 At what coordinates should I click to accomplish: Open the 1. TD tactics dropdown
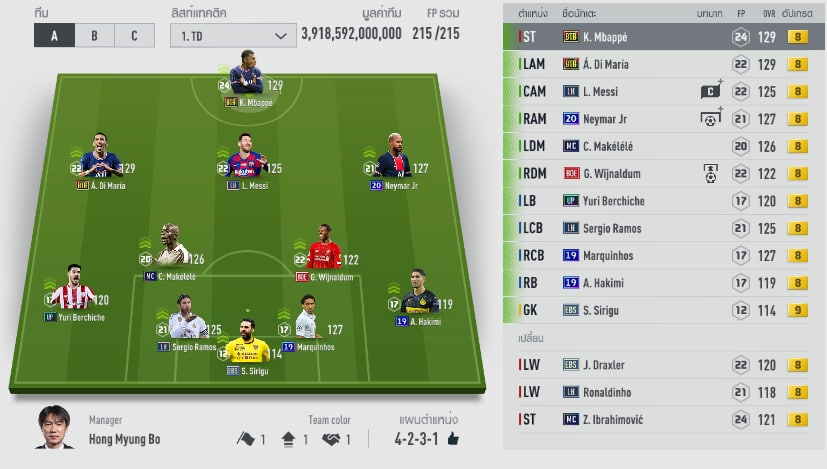tap(232, 36)
